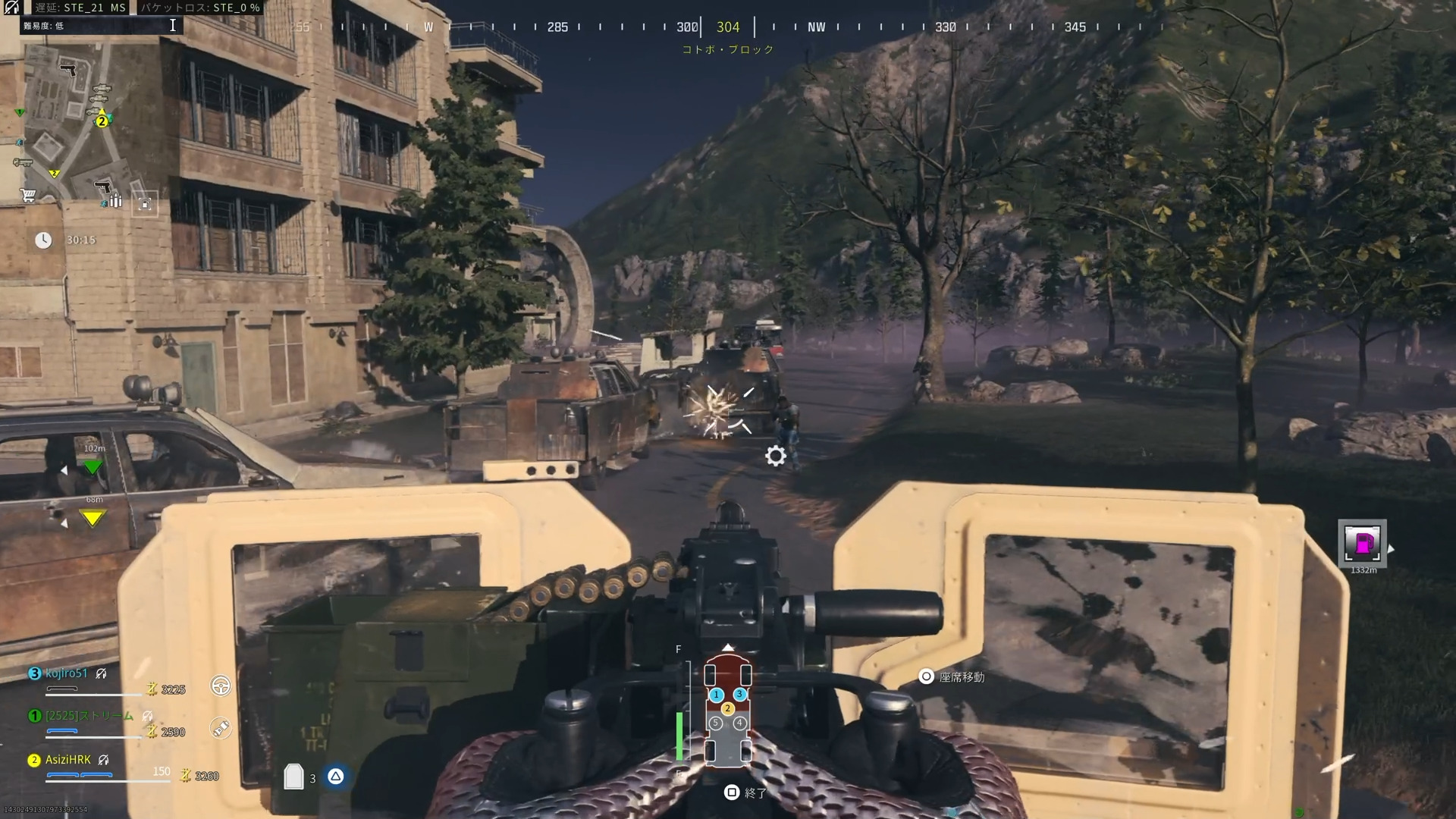Mute kojiro51 via the crossed mic icon
The width and height of the screenshot is (1456, 819).
(100, 674)
